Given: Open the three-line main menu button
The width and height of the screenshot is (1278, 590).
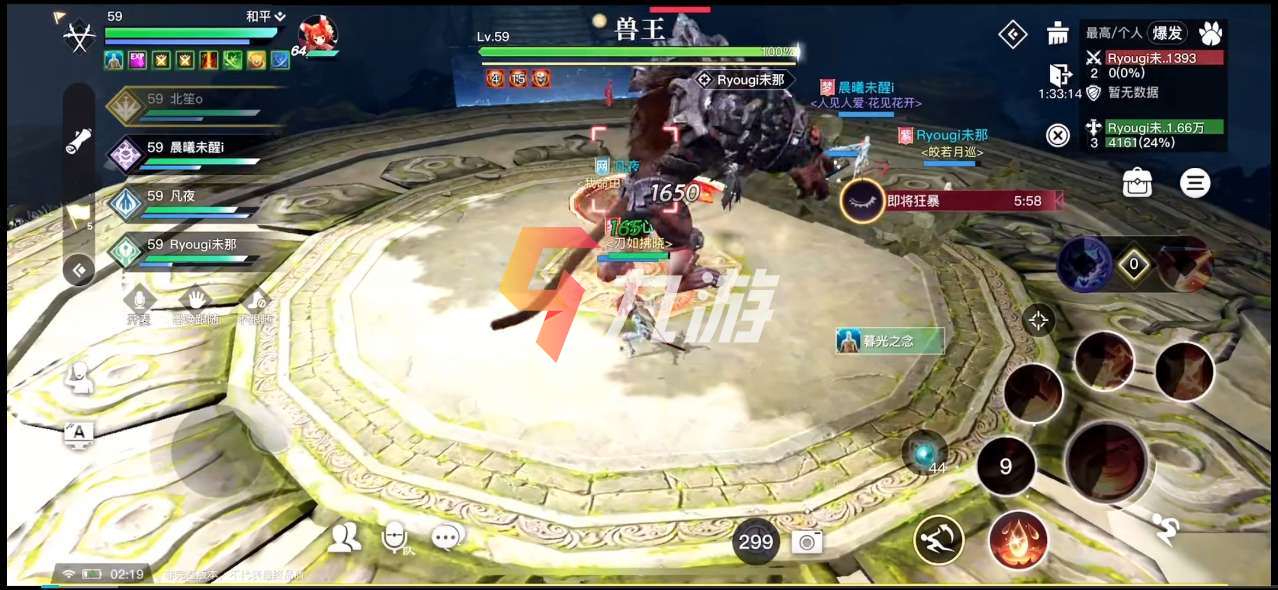Looking at the screenshot, I should (x=1194, y=183).
